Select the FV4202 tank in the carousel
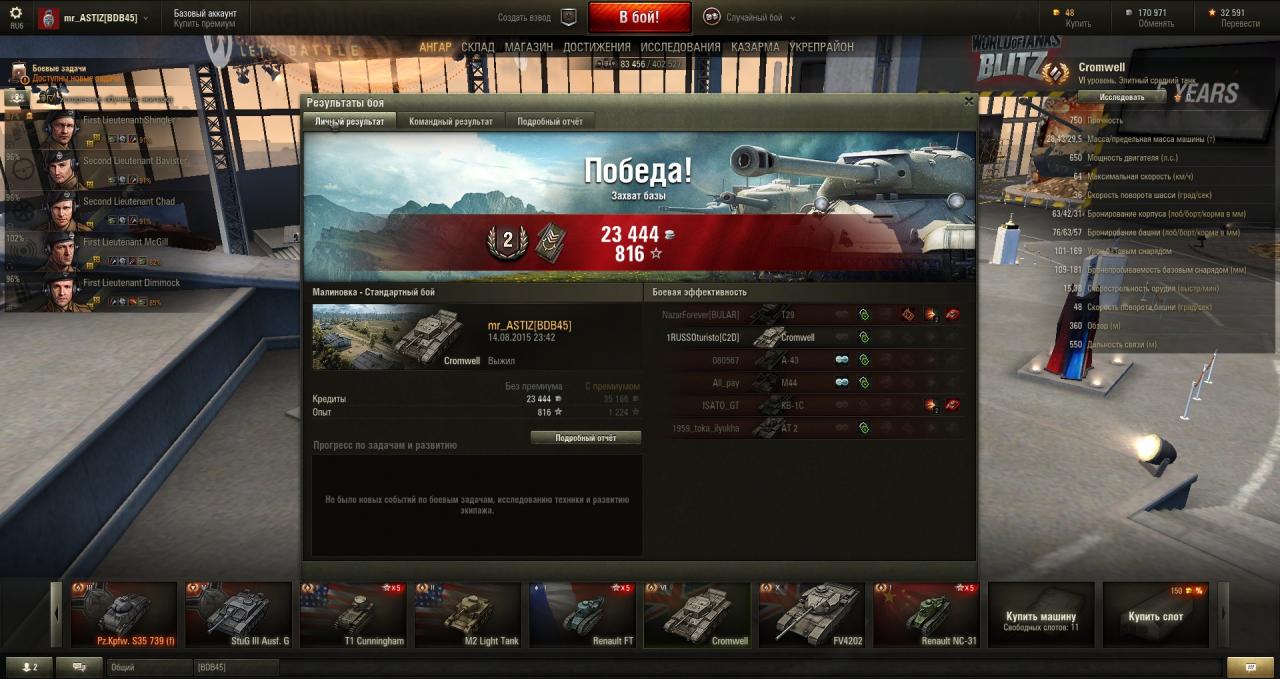Screen dimensions: 1280x679 [811, 615]
